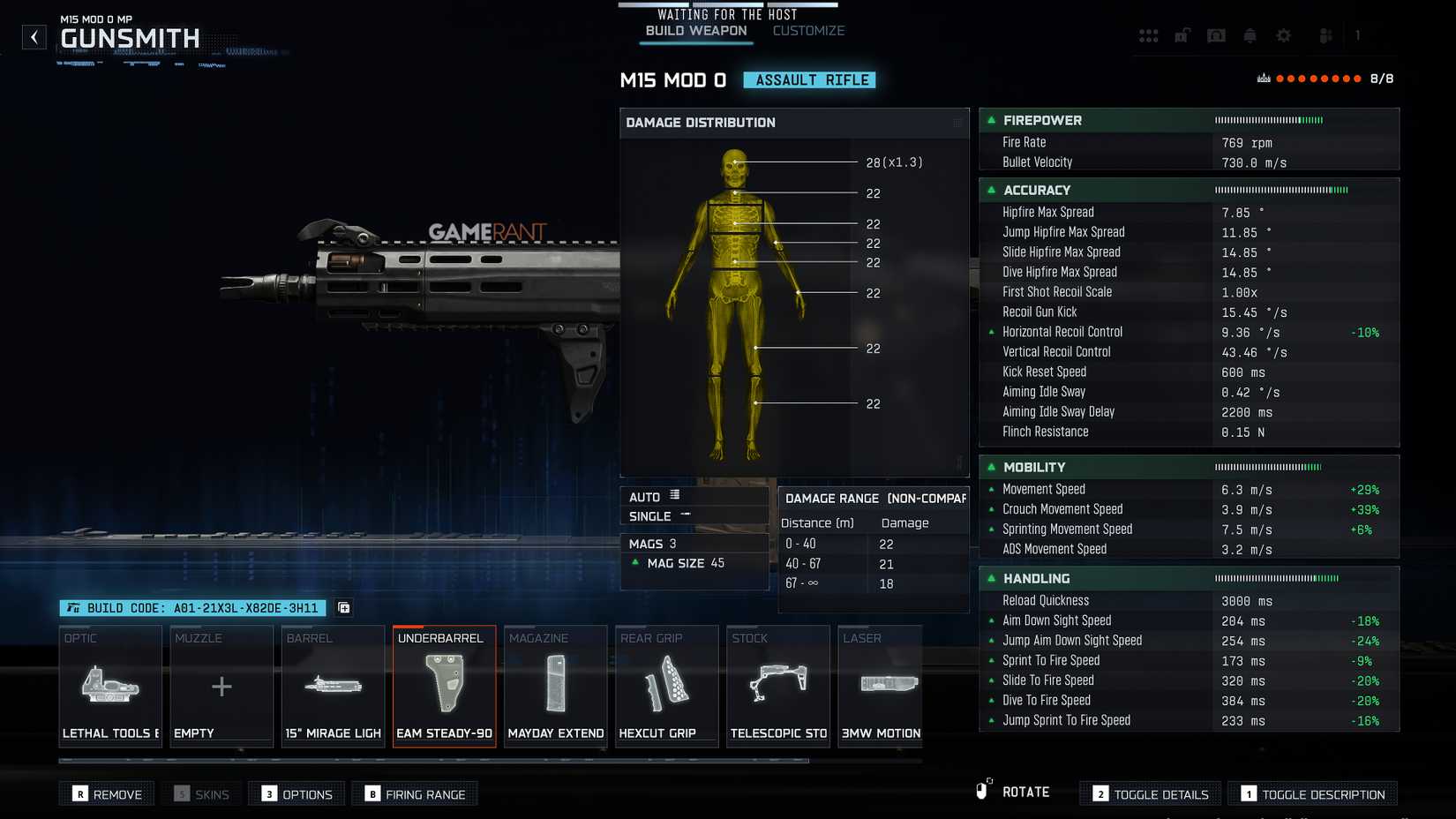Open the empty Muzzle attachment slot
The height and width of the screenshot is (819, 1456).
[x=221, y=687]
